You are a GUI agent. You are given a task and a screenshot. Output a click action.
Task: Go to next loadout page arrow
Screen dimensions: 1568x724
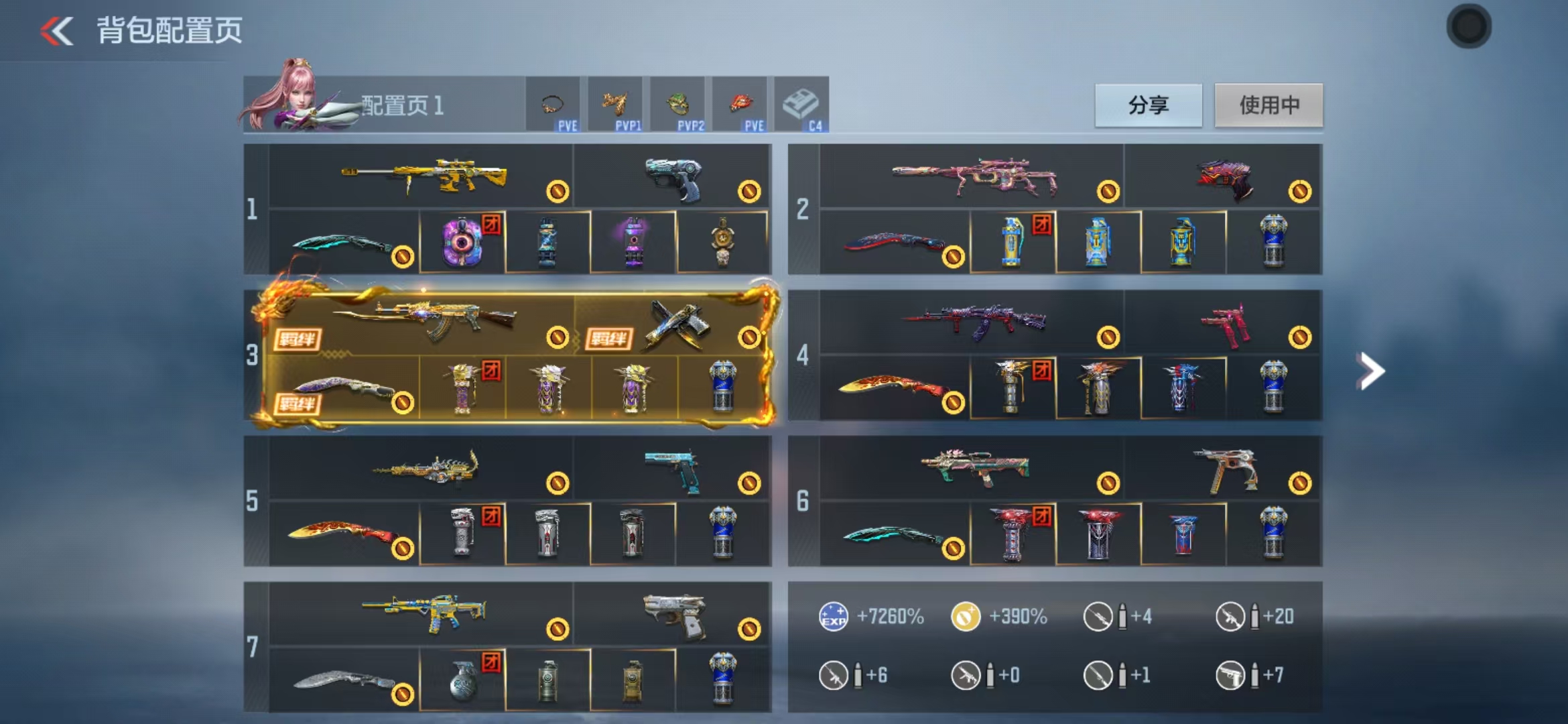(x=1370, y=371)
